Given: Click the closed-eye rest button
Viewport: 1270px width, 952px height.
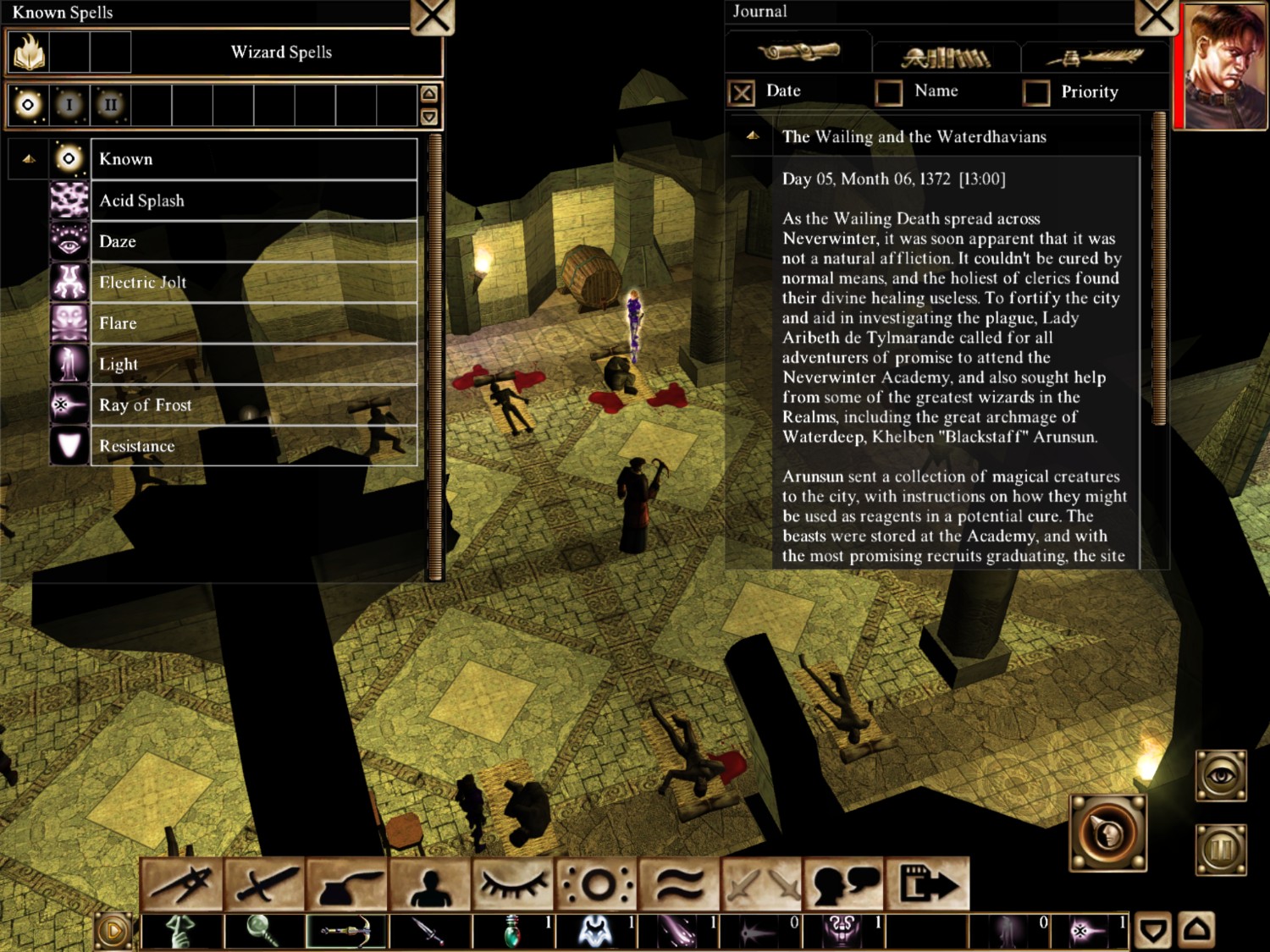Looking at the screenshot, I should pos(513,884).
